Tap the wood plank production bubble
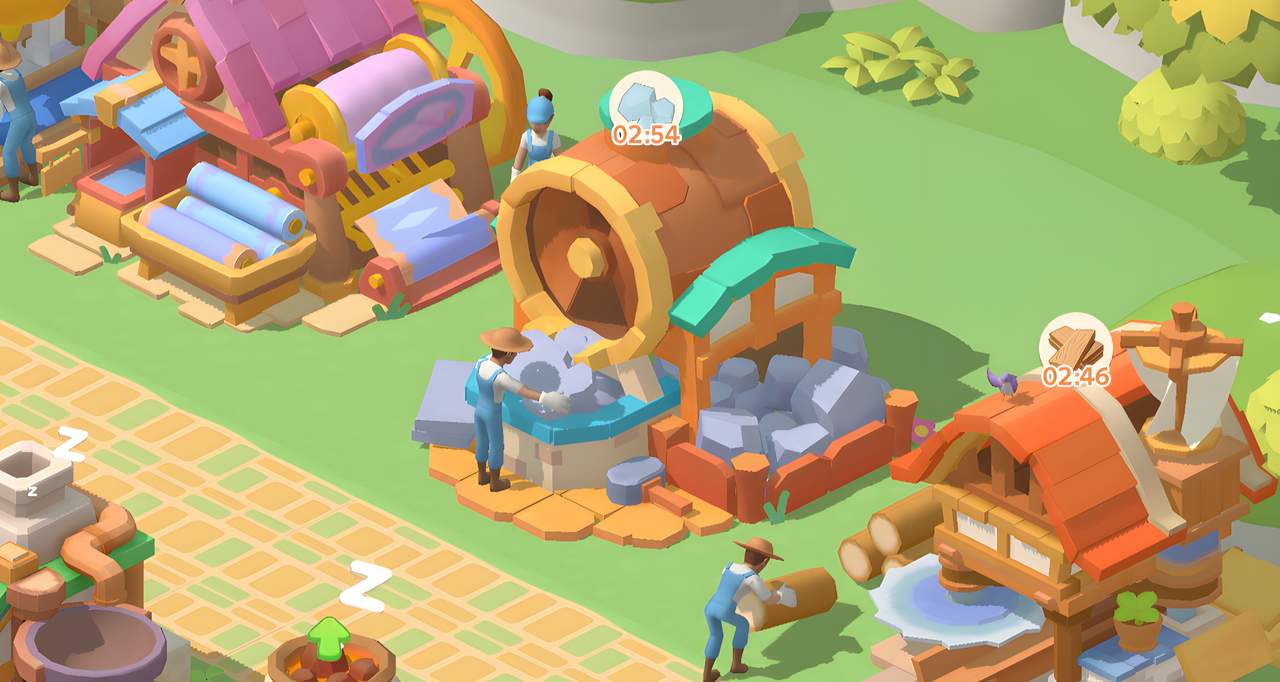 (1076, 345)
